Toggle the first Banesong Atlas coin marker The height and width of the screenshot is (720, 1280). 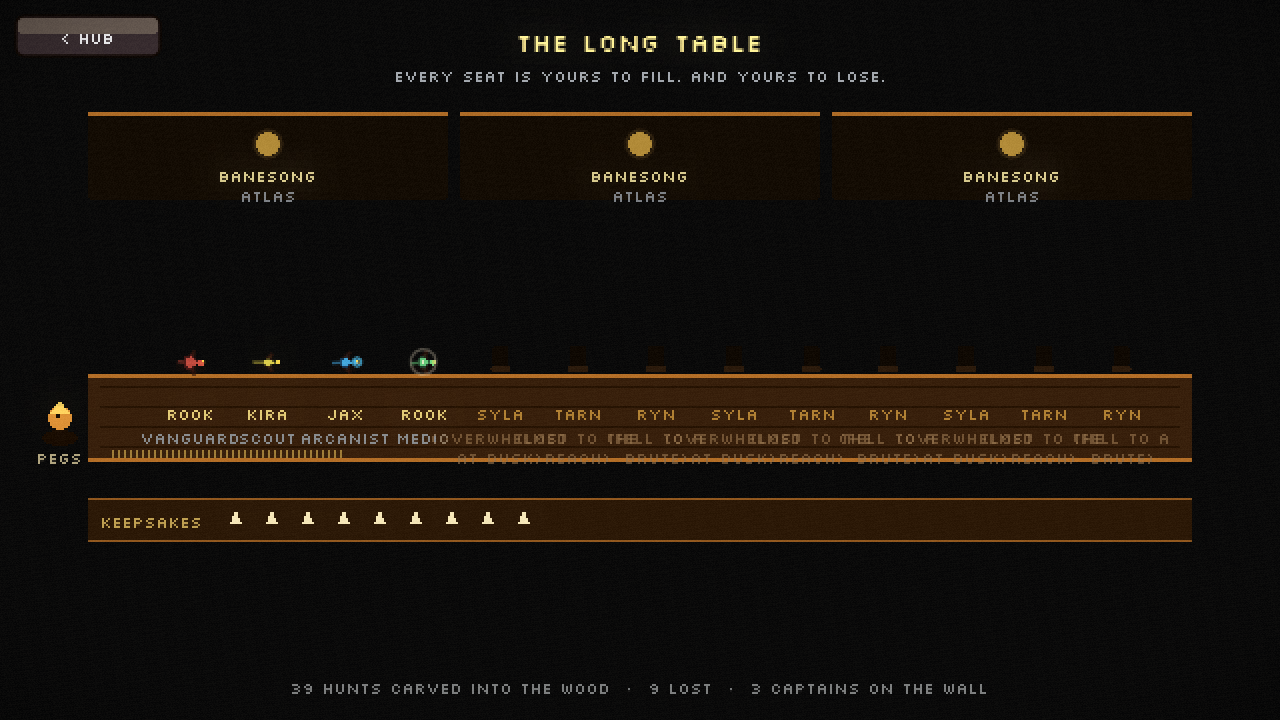pos(267,144)
